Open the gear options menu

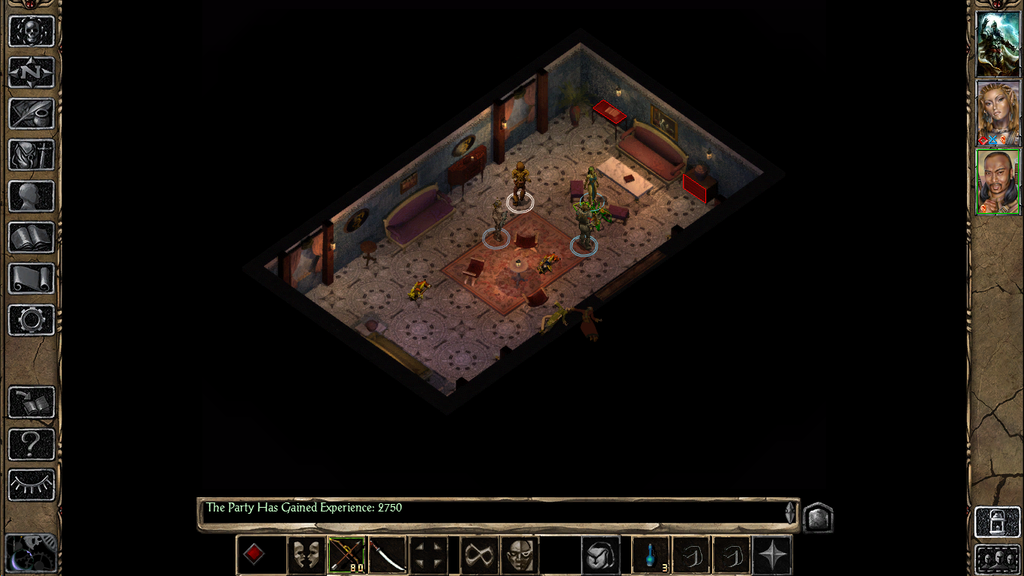click(x=31, y=320)
